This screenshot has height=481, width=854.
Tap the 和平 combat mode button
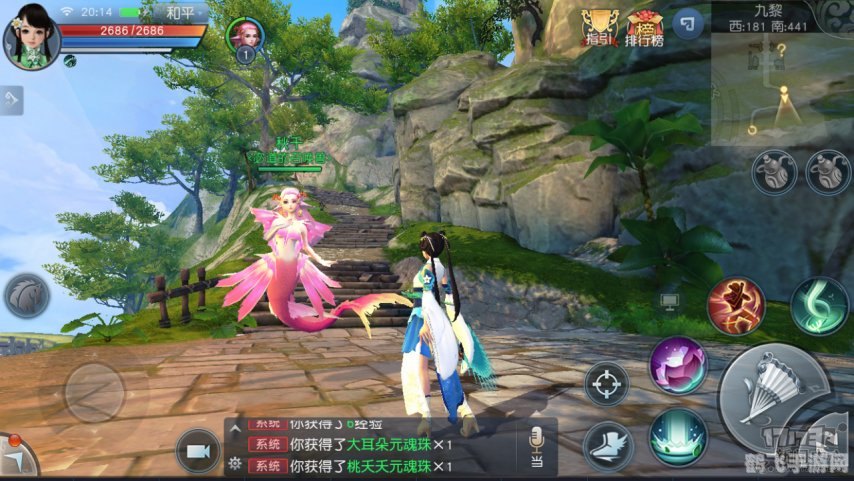[x=180, y=13]
